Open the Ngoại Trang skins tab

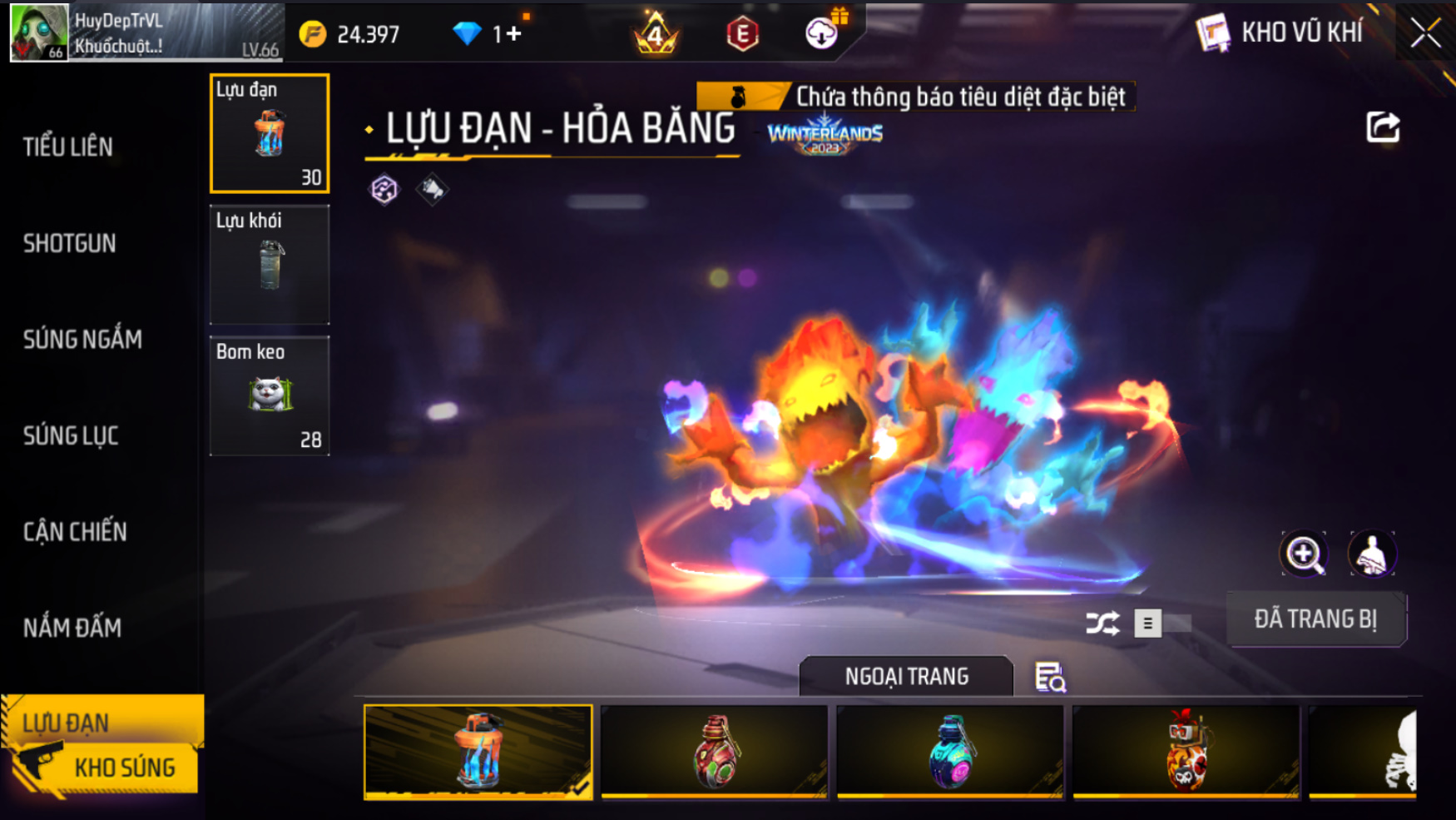[x=906, y=677]
